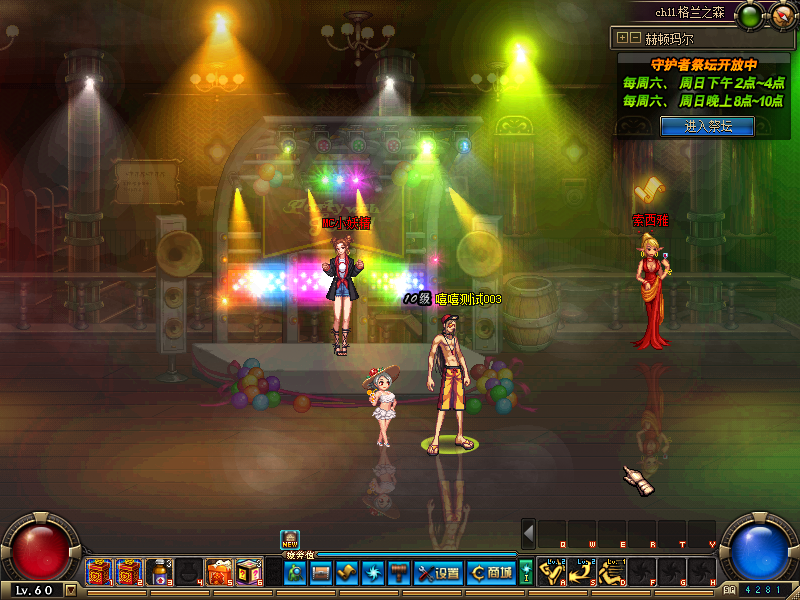
Task: Use the medicine bottle in quick slot 3
Action: 158,572
